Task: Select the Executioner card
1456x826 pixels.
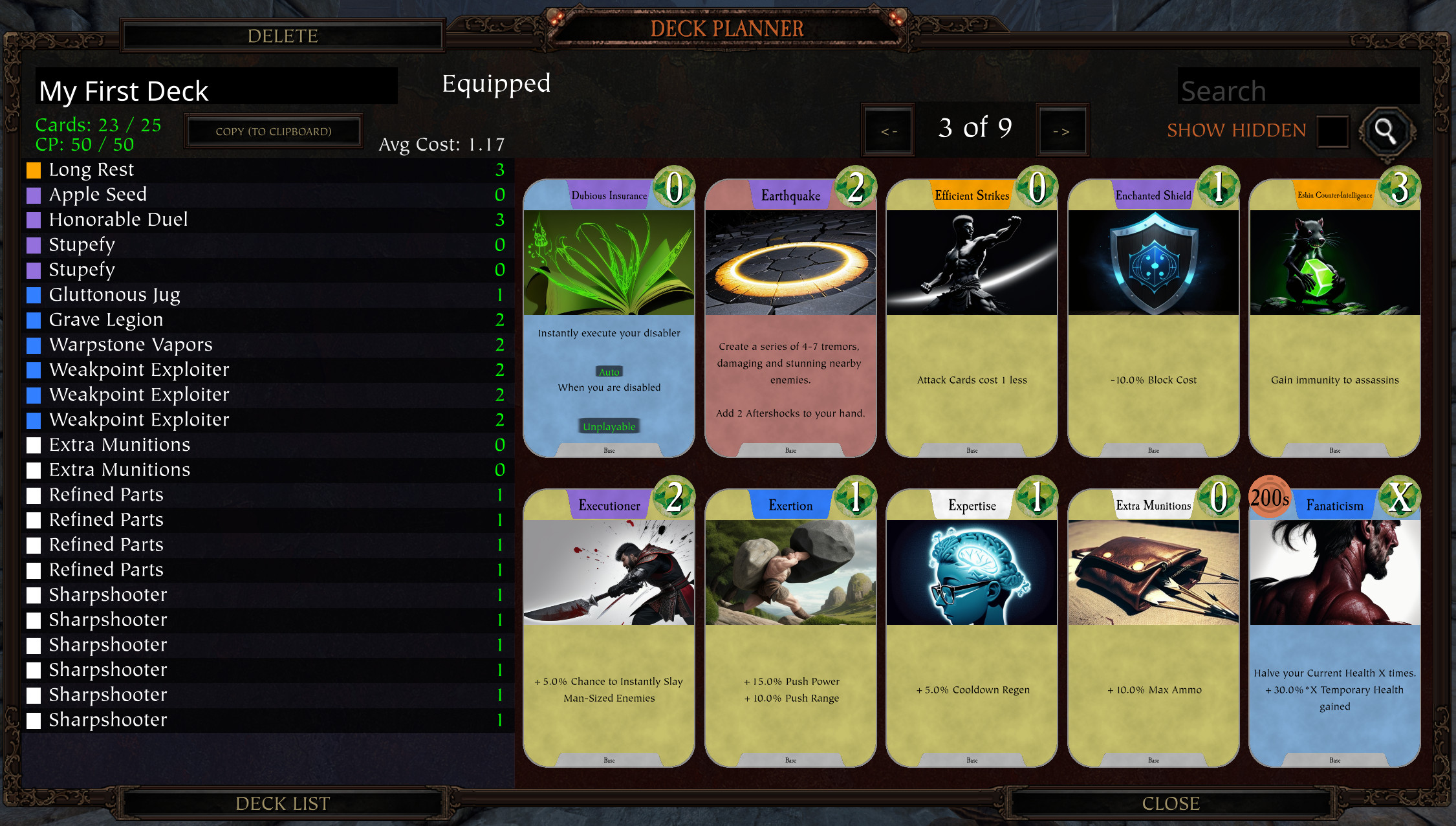Action: point(609,628)
